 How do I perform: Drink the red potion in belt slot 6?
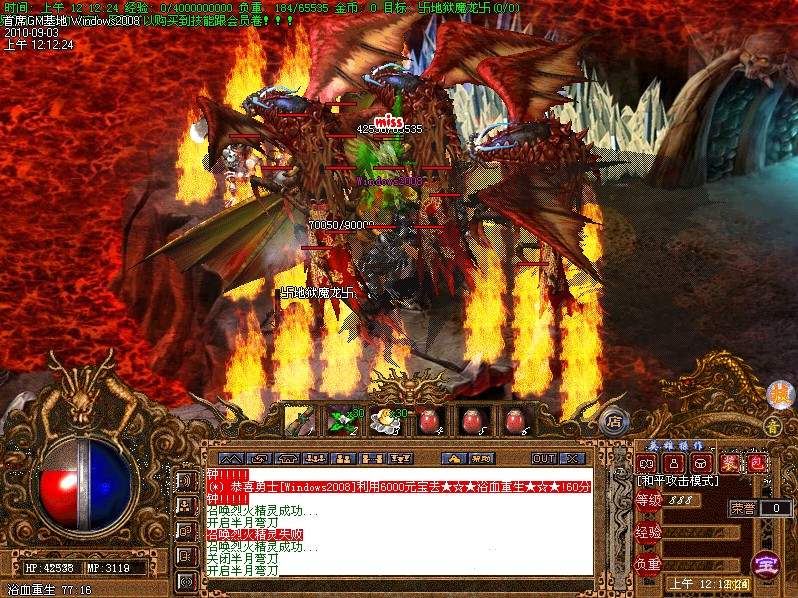coord(514,421)
